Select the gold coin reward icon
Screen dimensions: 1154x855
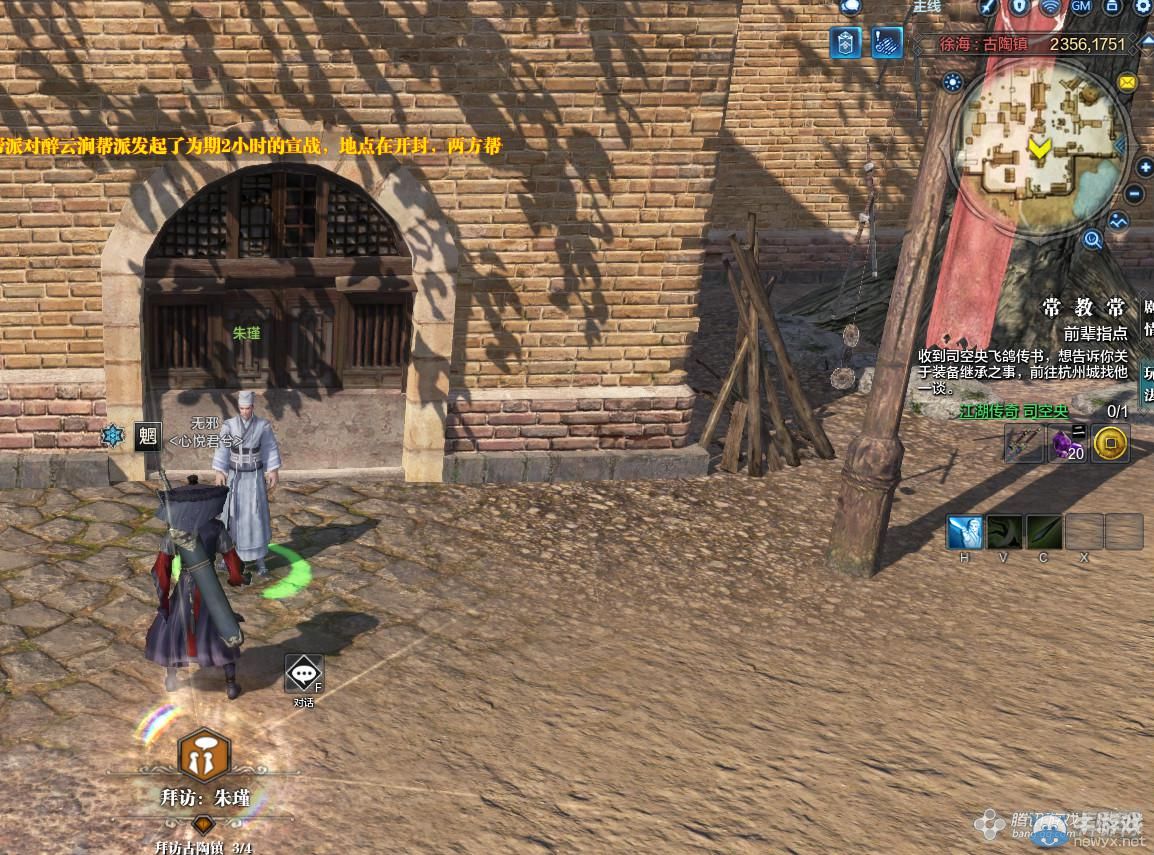point(1110,443)
